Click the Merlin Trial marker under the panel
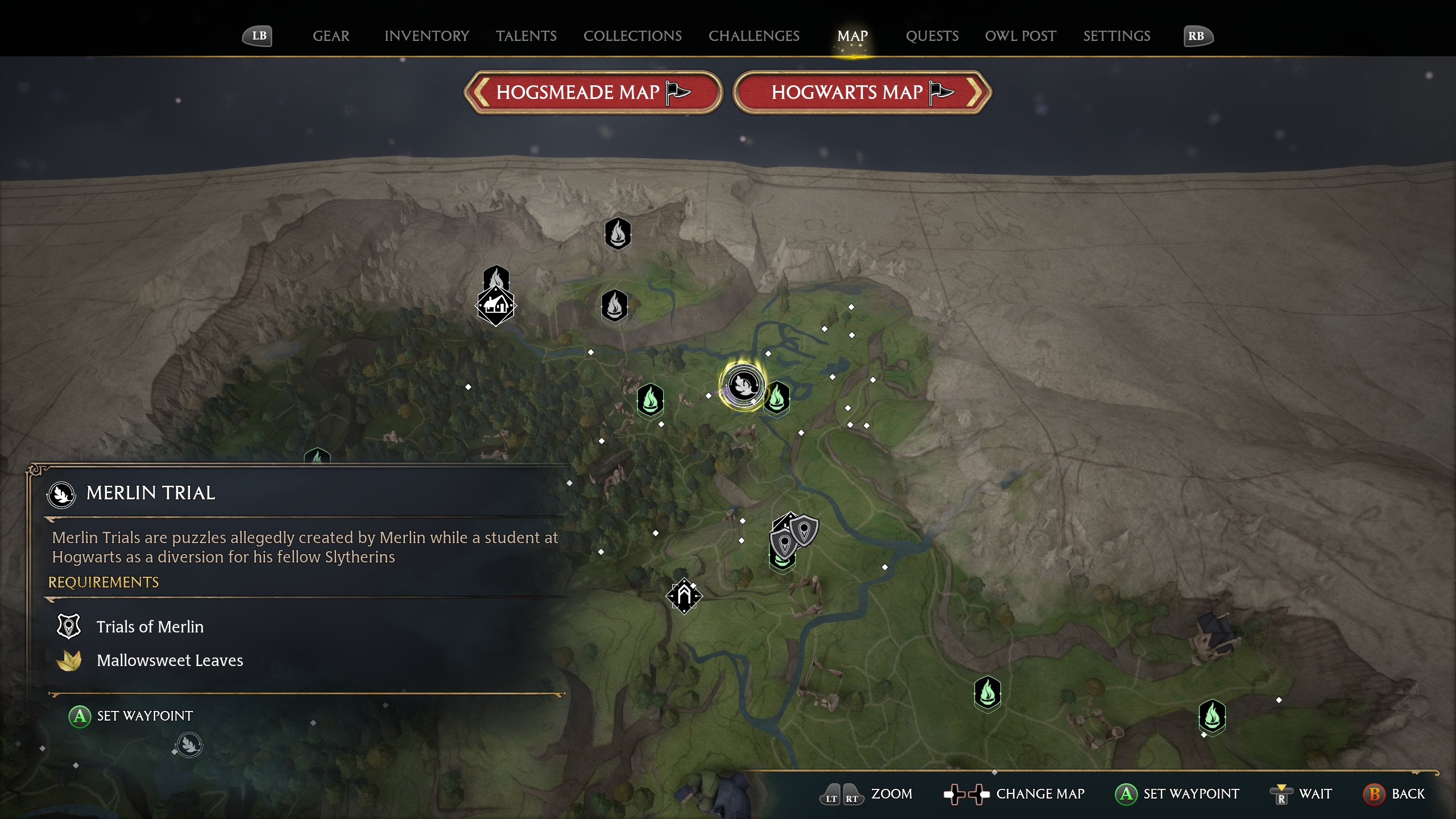Viewport: 1456px width, 819px height. click(x=189, y=744)
